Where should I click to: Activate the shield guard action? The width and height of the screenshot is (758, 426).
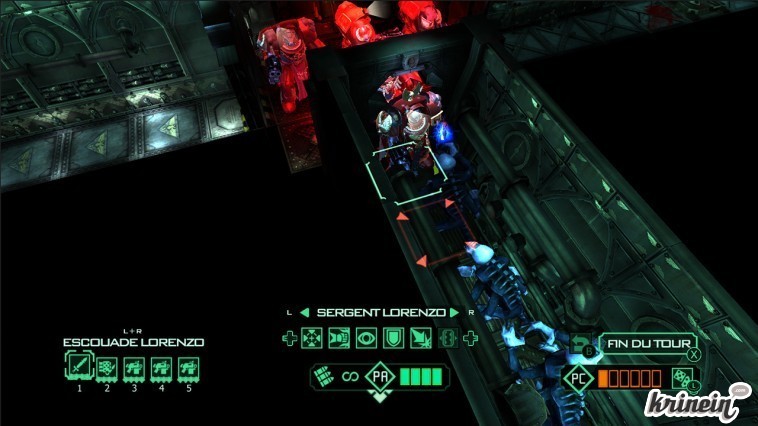[393, 338]
